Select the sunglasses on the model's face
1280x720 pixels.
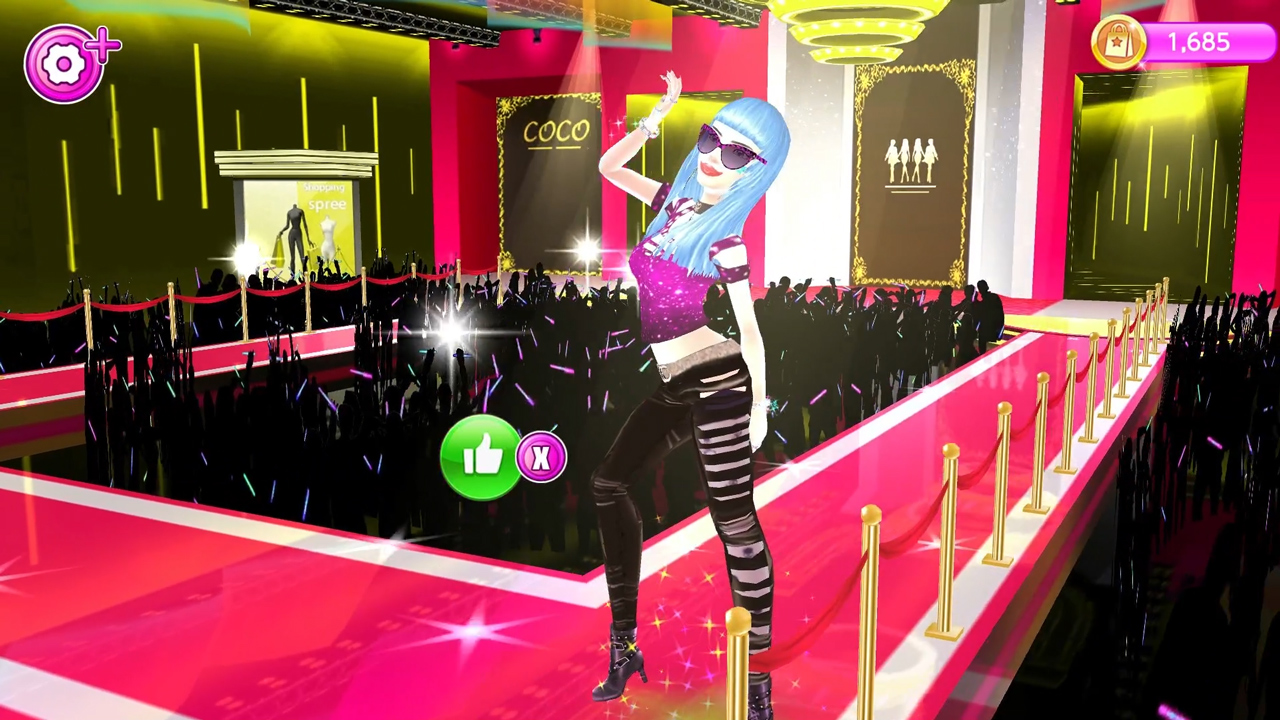pos(725,148)
